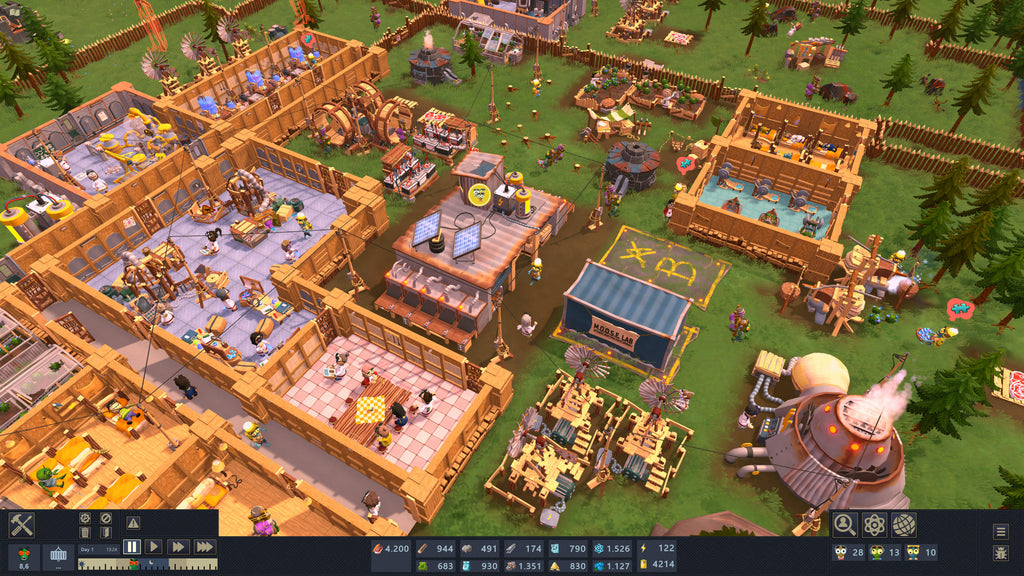
Task: Select the cancel circle tool button
Action: pyautogui.click(x=105, y=518)
